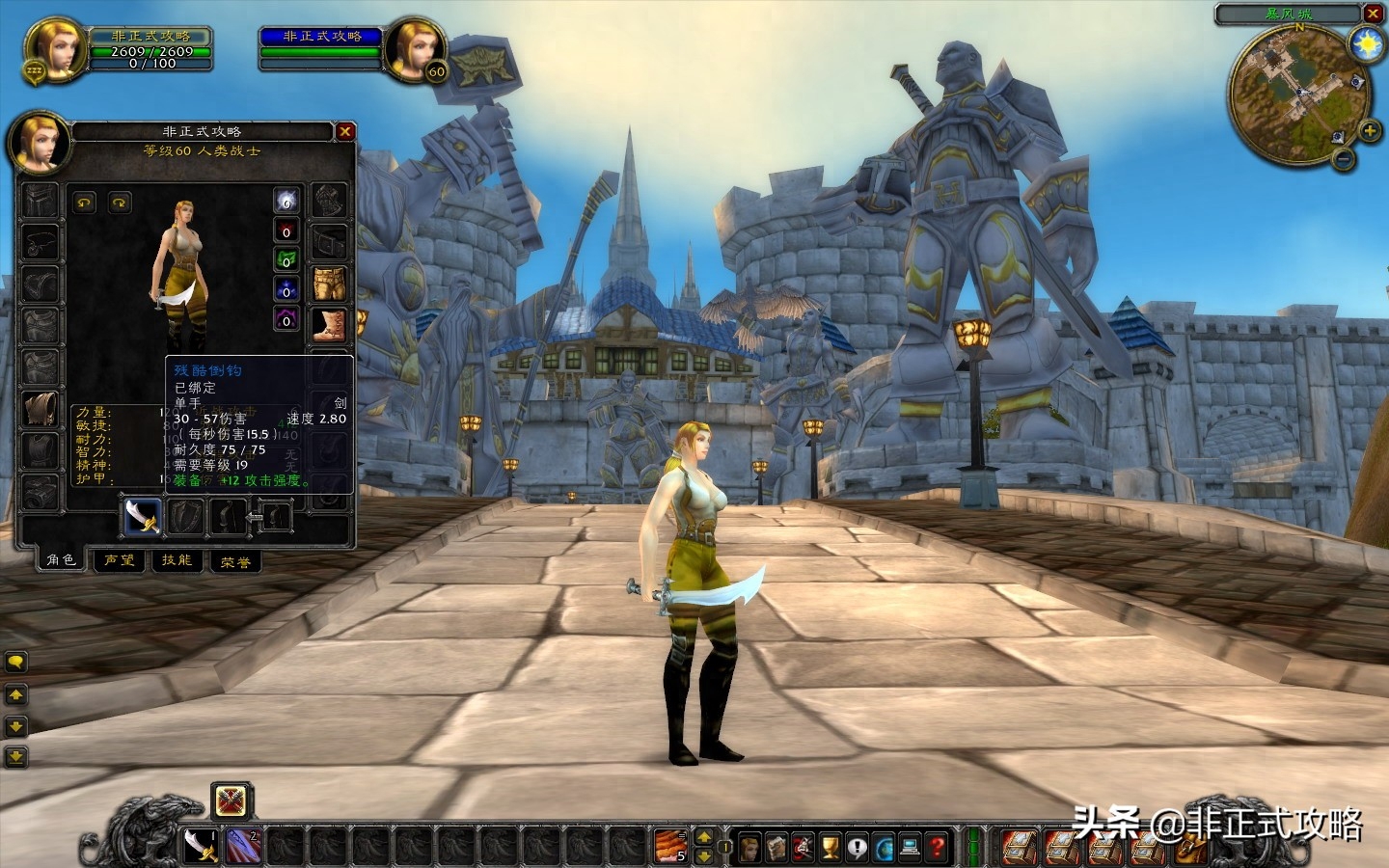Rotate the character model left
This screenshot has height=868, width=1389.
[x=85, y=203]
